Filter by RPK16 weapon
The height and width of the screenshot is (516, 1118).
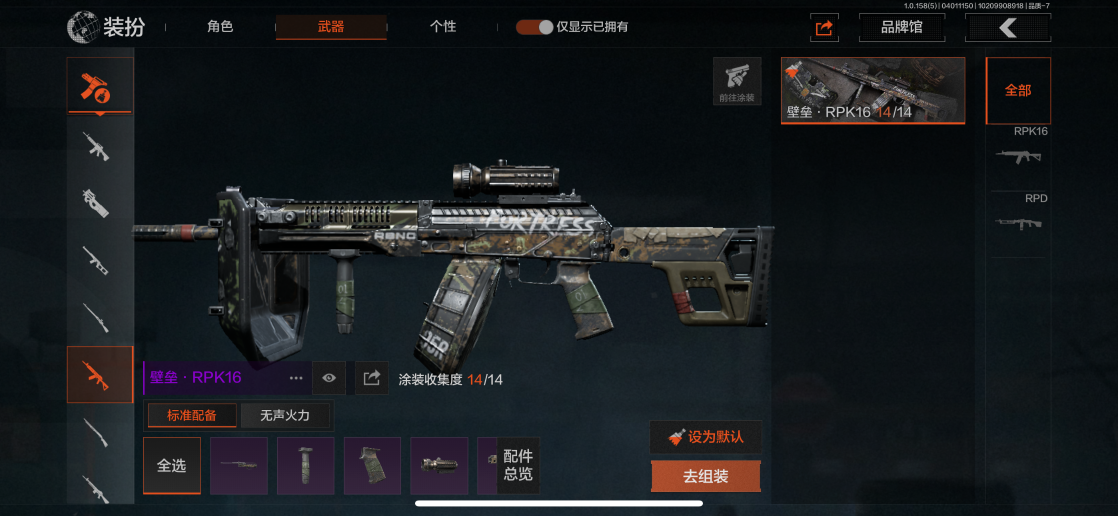[1018, 150]
